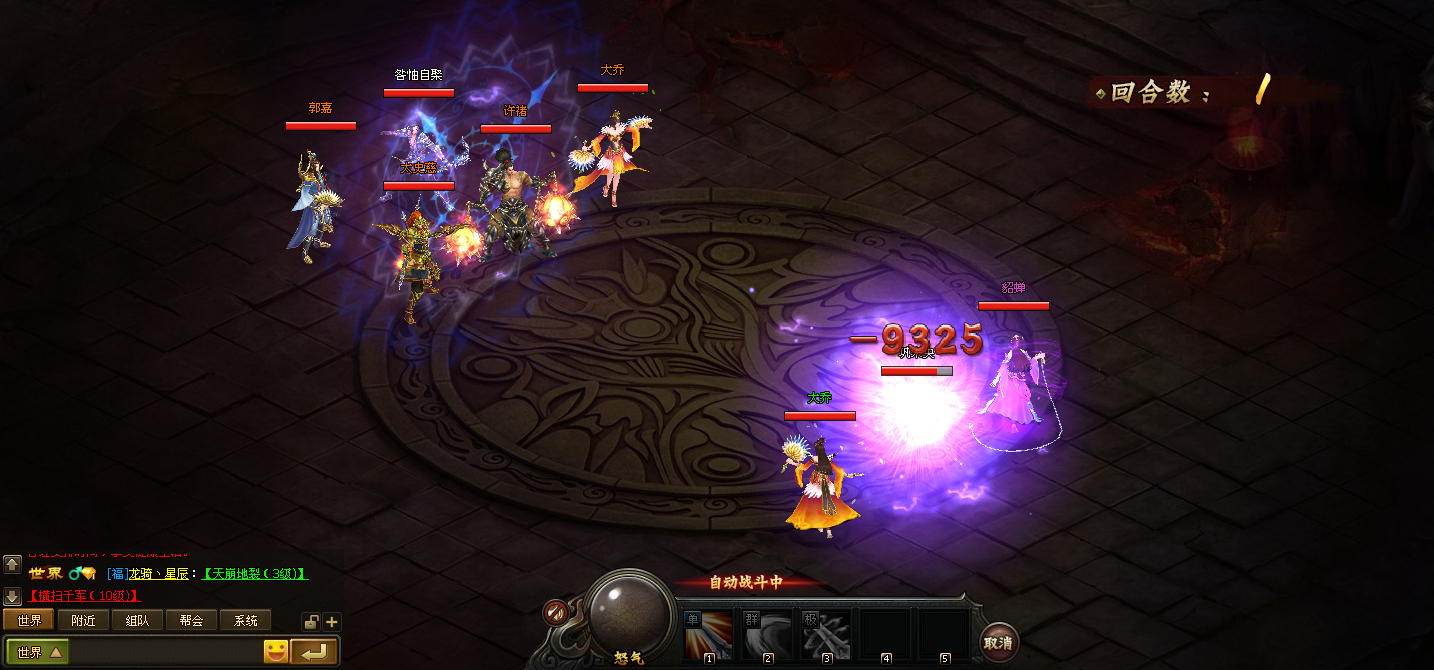This screenshot has height=670, width=1434.
Task: Click the plus button beside the chat padlock
Action: (332, 622)
